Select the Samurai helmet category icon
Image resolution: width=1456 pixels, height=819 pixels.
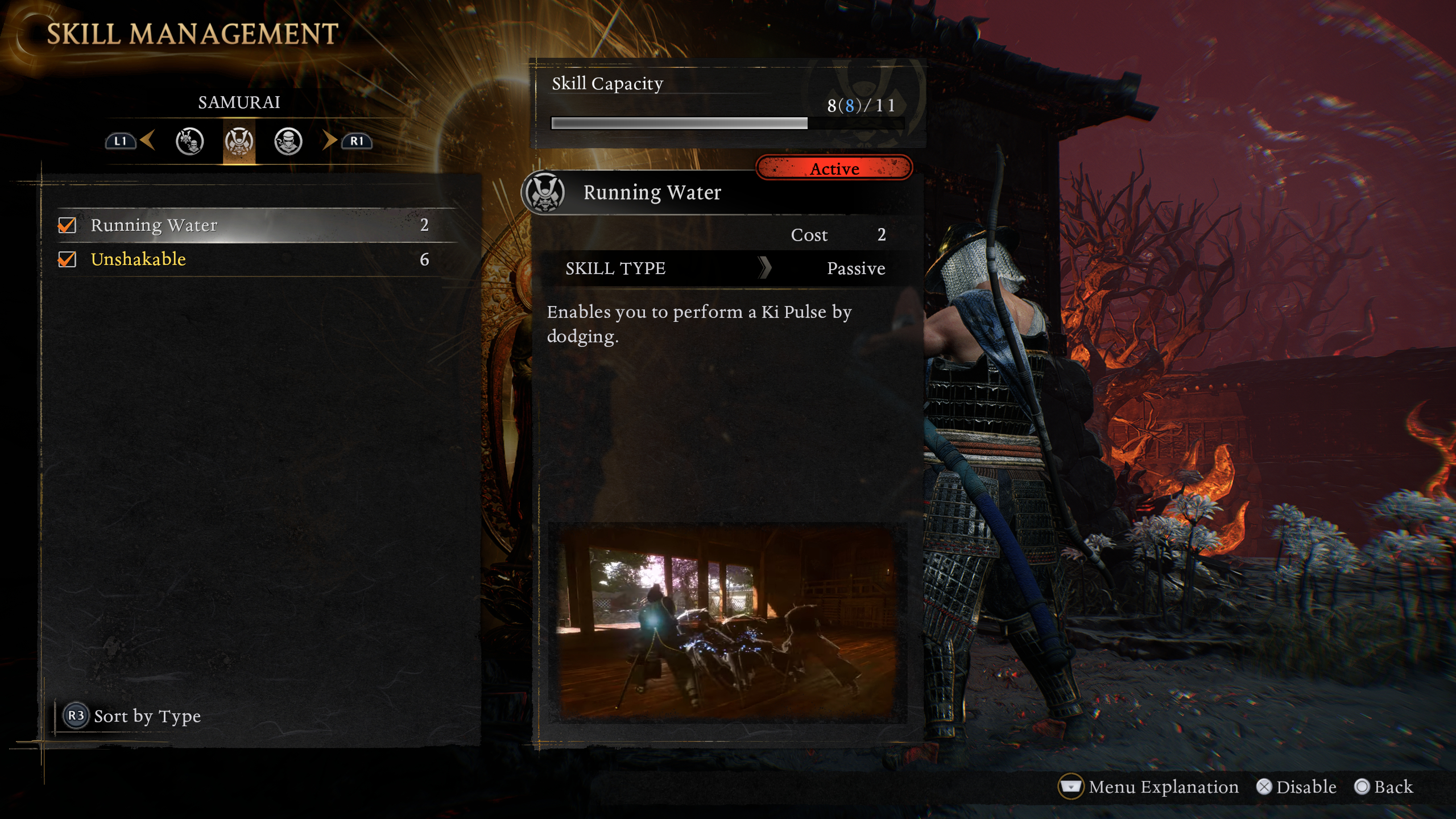[239, 143]
